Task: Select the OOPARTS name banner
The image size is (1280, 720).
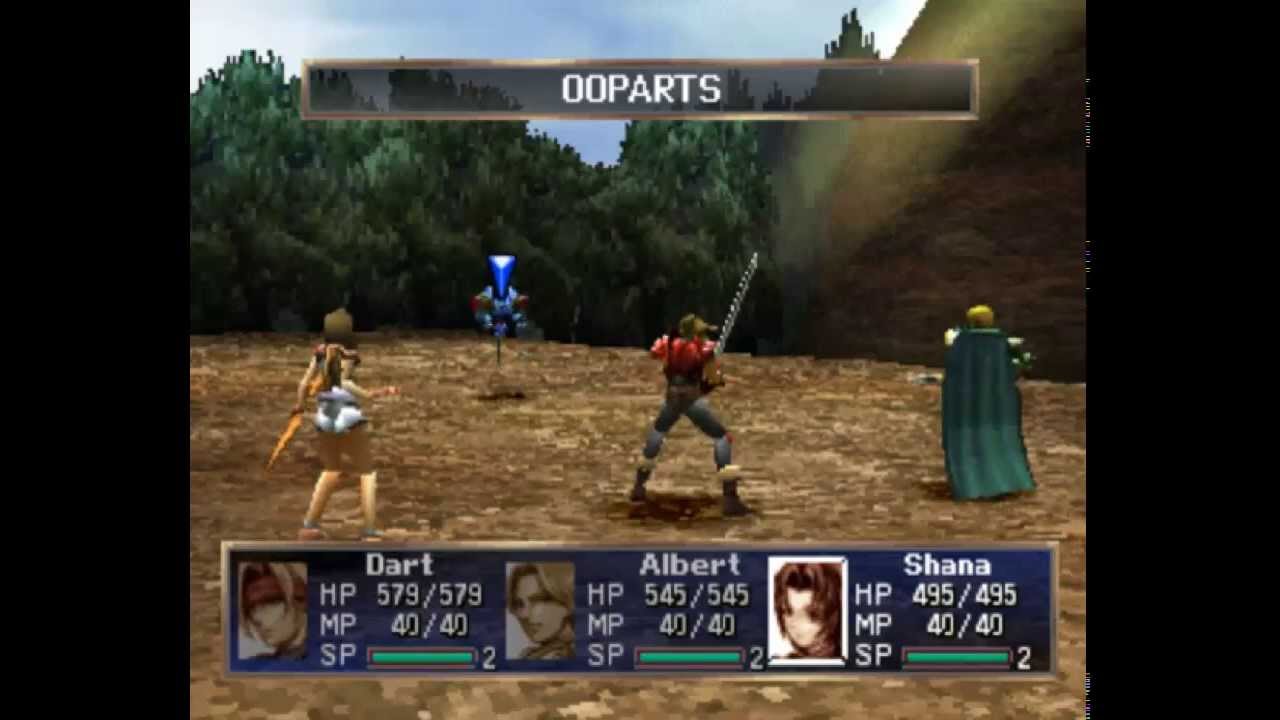Action: (640, 88)
